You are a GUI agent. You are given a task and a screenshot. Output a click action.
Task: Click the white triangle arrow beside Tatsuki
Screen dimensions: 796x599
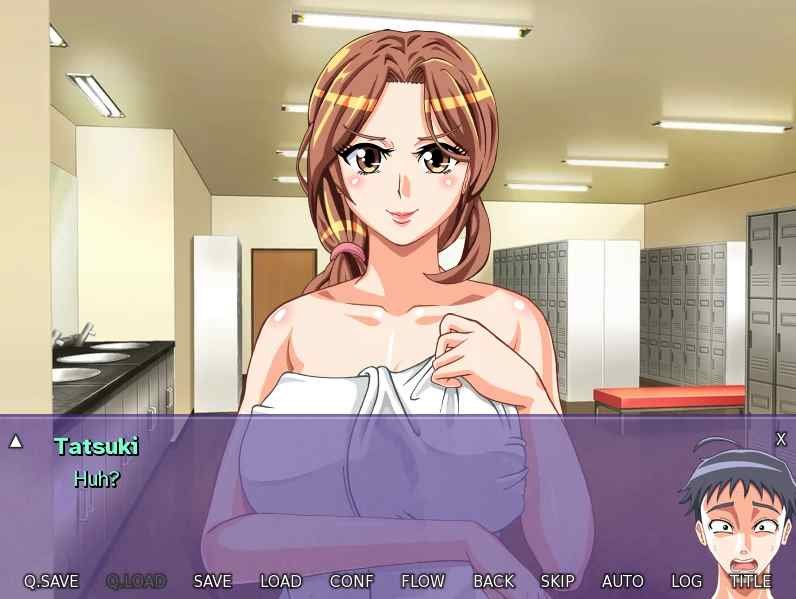[x=16, y=441]
